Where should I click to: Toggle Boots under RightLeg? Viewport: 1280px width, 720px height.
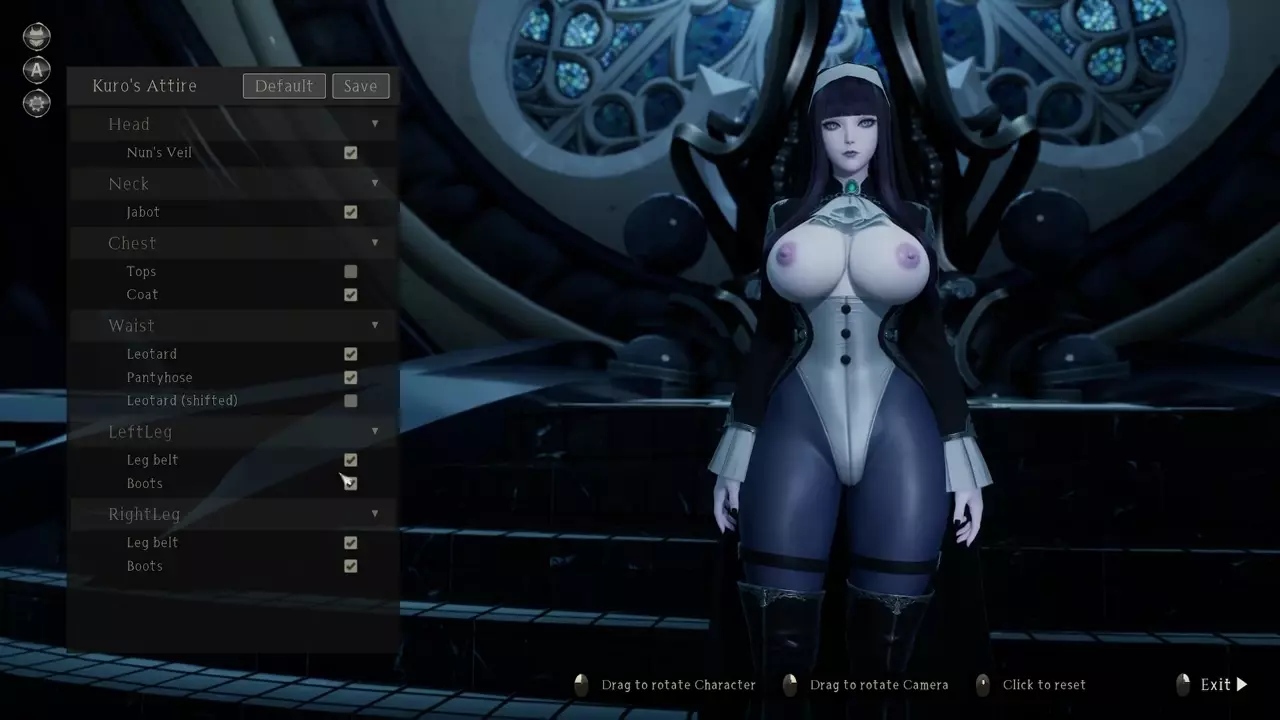pyautogui.click(x=351, y=566)
